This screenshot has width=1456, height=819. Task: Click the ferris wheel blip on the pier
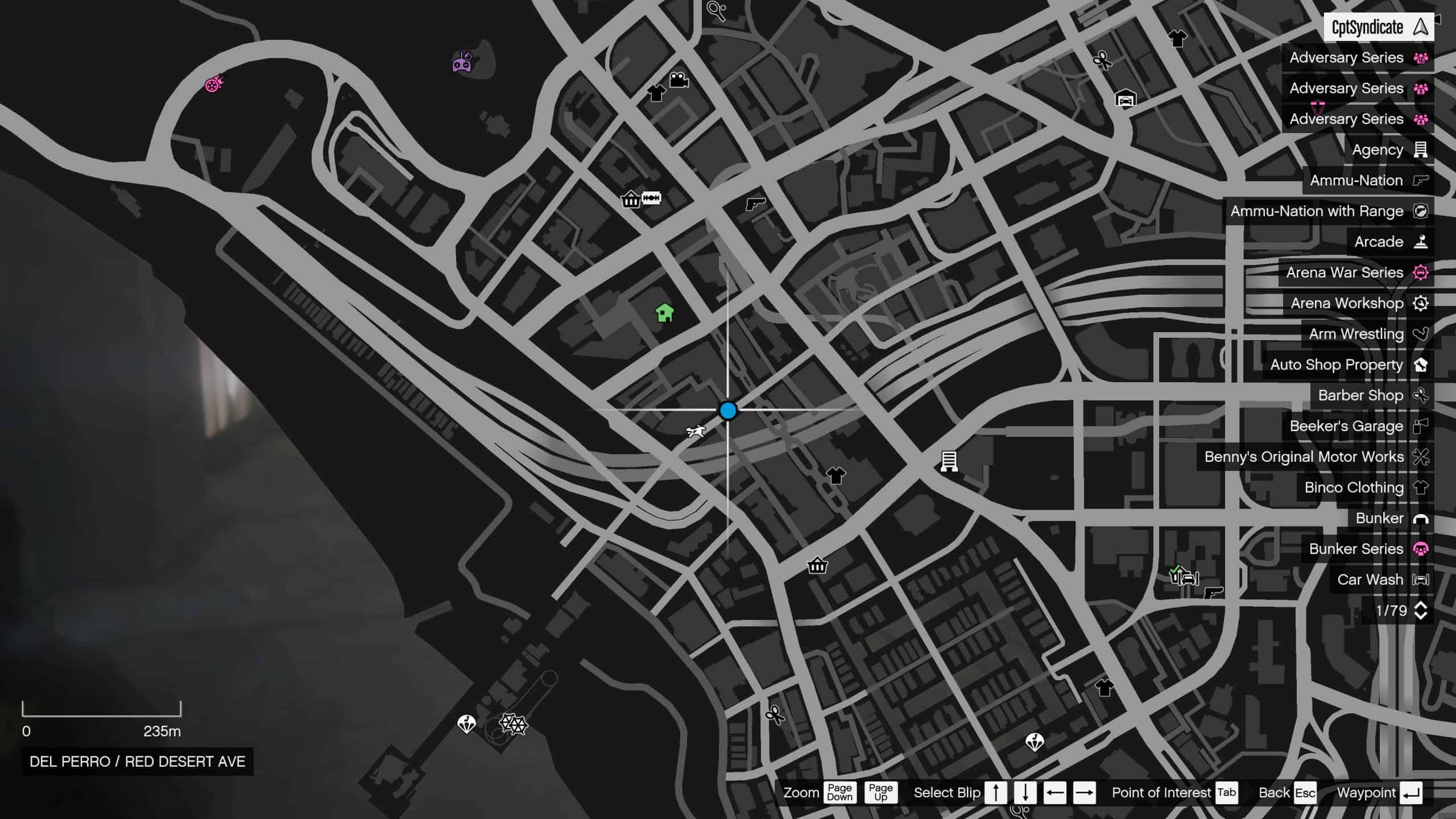(x=514, y=725)
